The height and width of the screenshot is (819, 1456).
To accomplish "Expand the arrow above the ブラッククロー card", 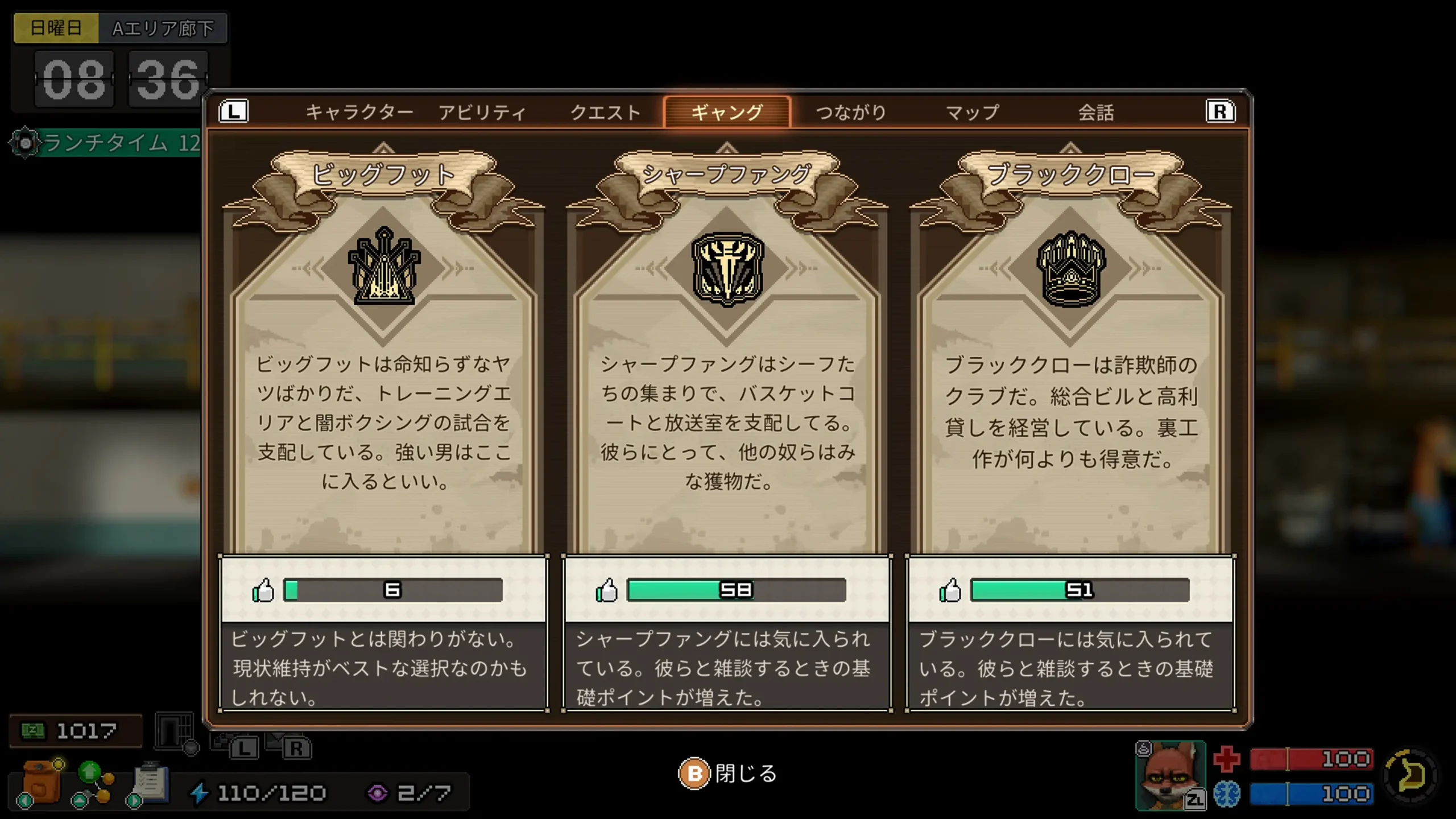I will [1072, 147].
